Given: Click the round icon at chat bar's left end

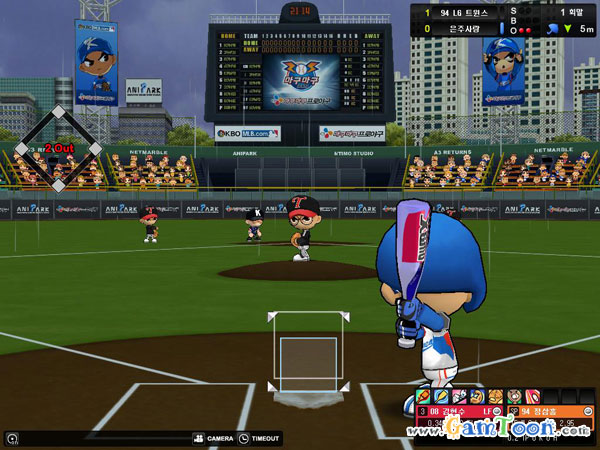Looking at the screenshot, I should 11,438.
